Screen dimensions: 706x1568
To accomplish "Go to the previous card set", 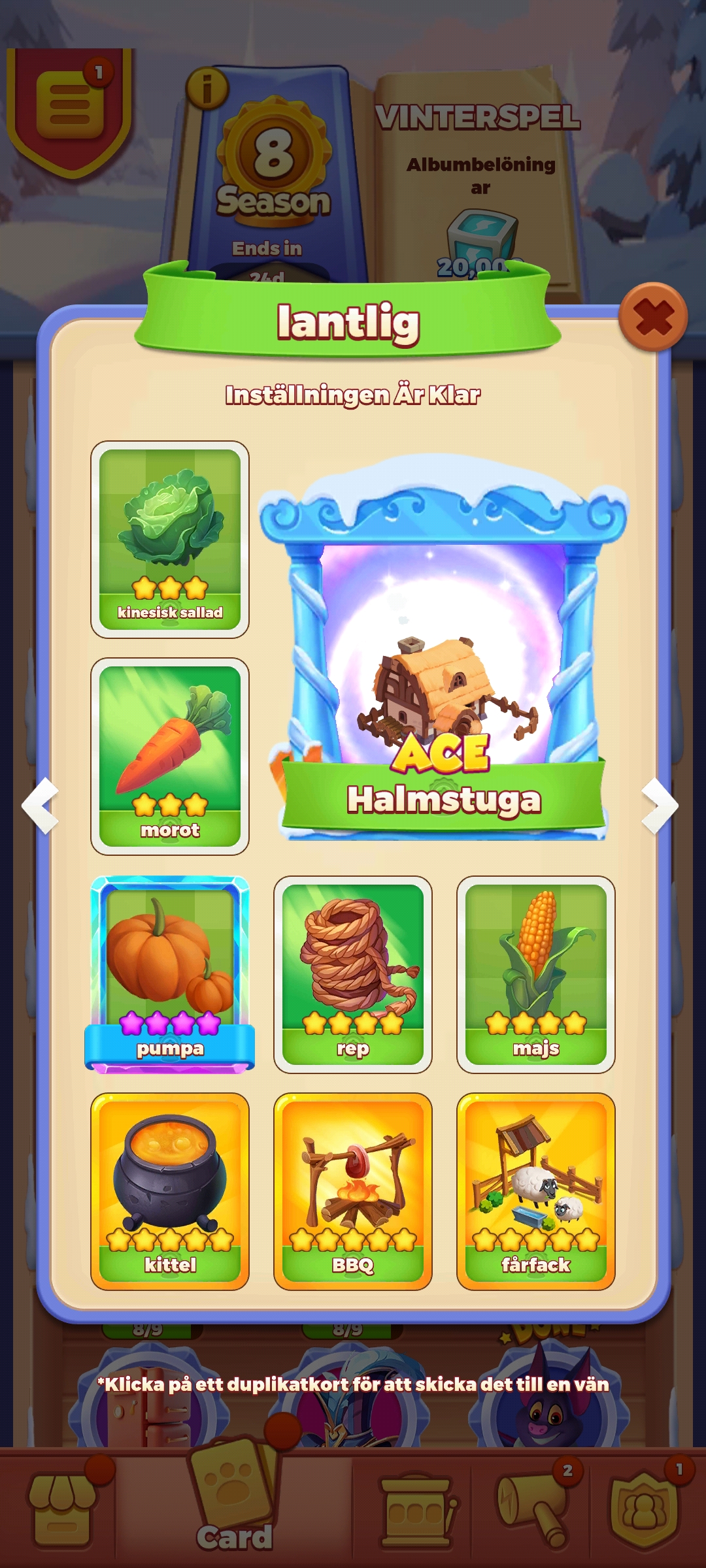I will pos(41,805).
